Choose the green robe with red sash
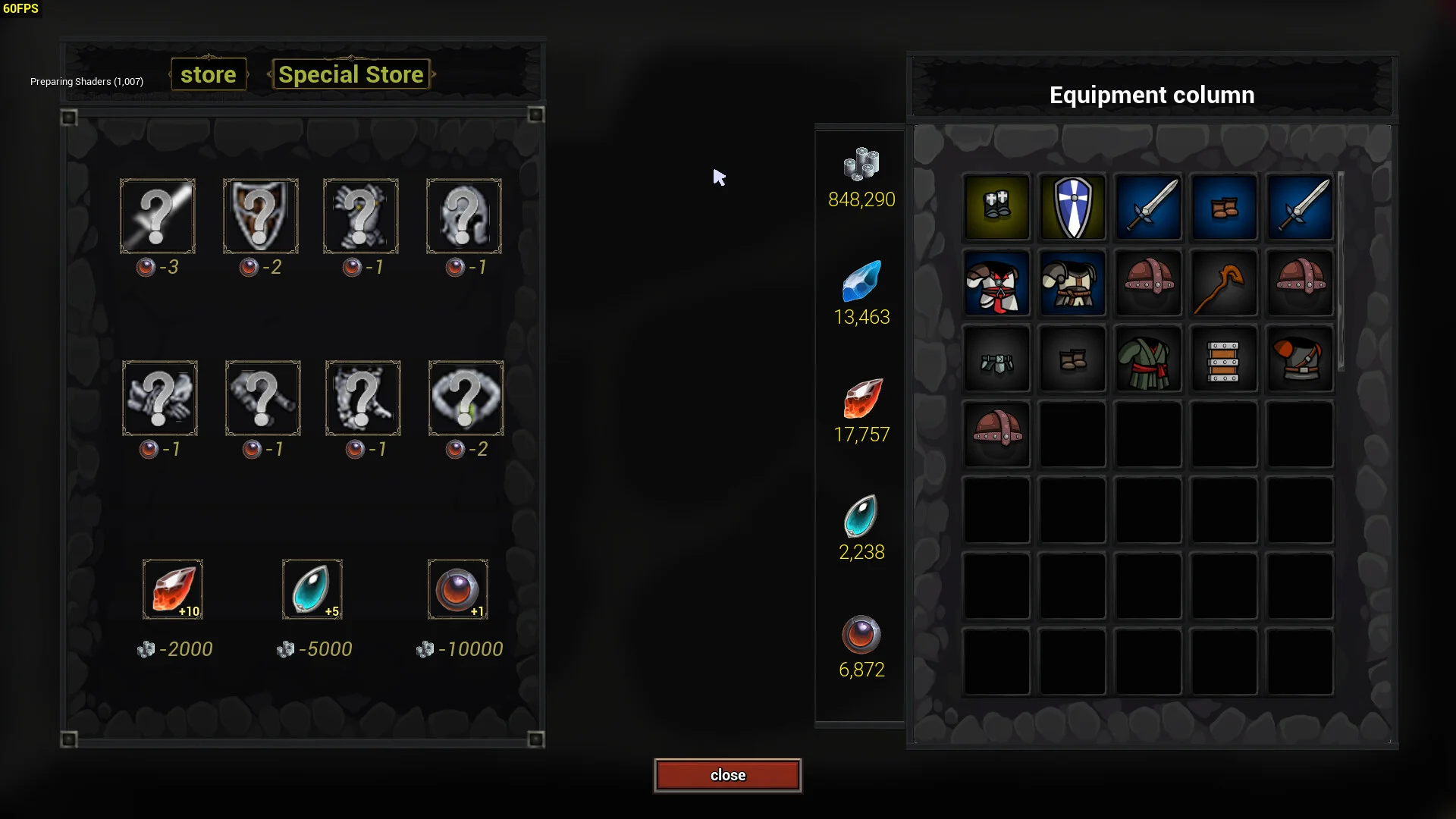 tap(1148, 359)
